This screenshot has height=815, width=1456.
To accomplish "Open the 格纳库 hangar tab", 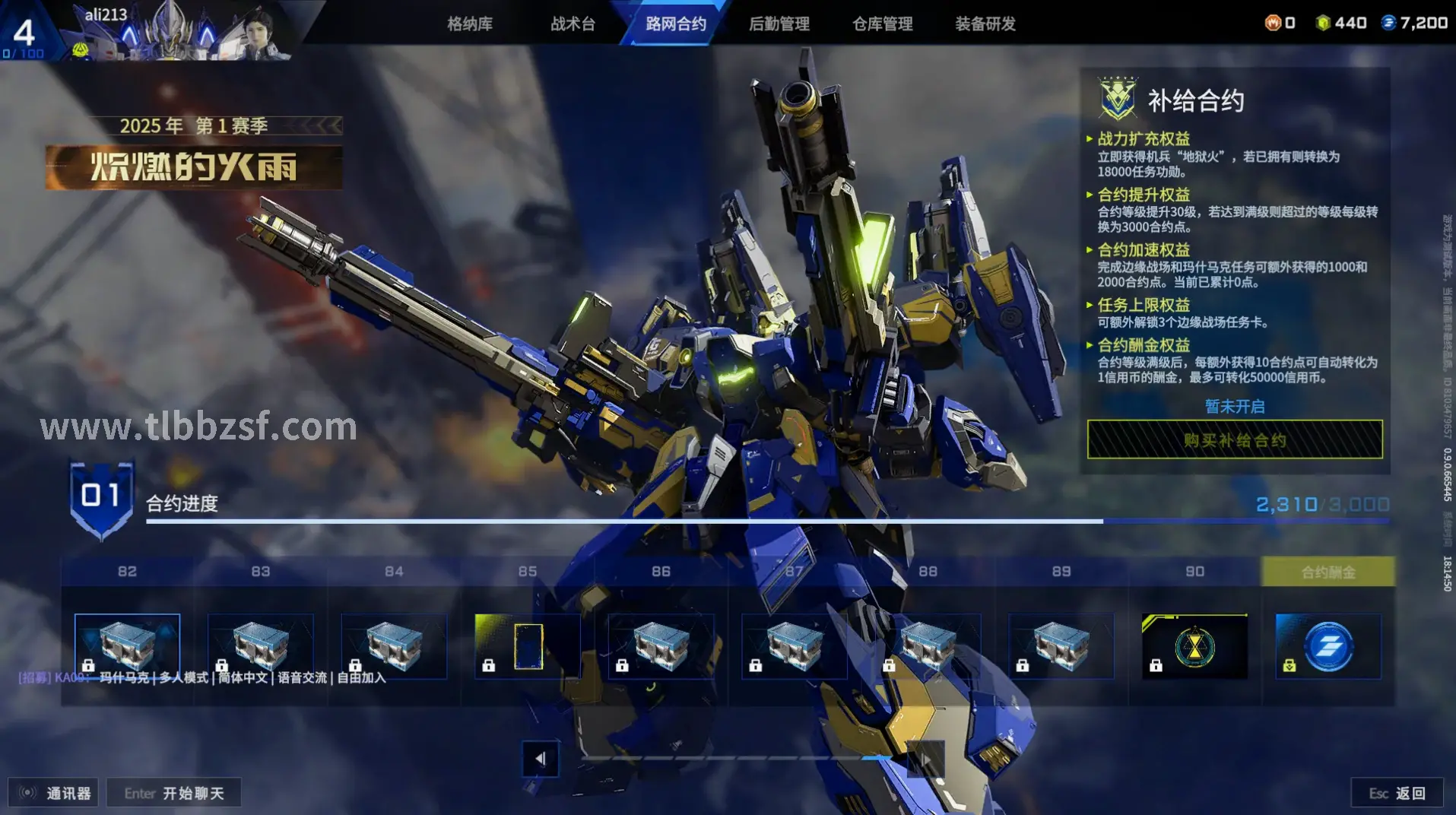I will (470, 24).
